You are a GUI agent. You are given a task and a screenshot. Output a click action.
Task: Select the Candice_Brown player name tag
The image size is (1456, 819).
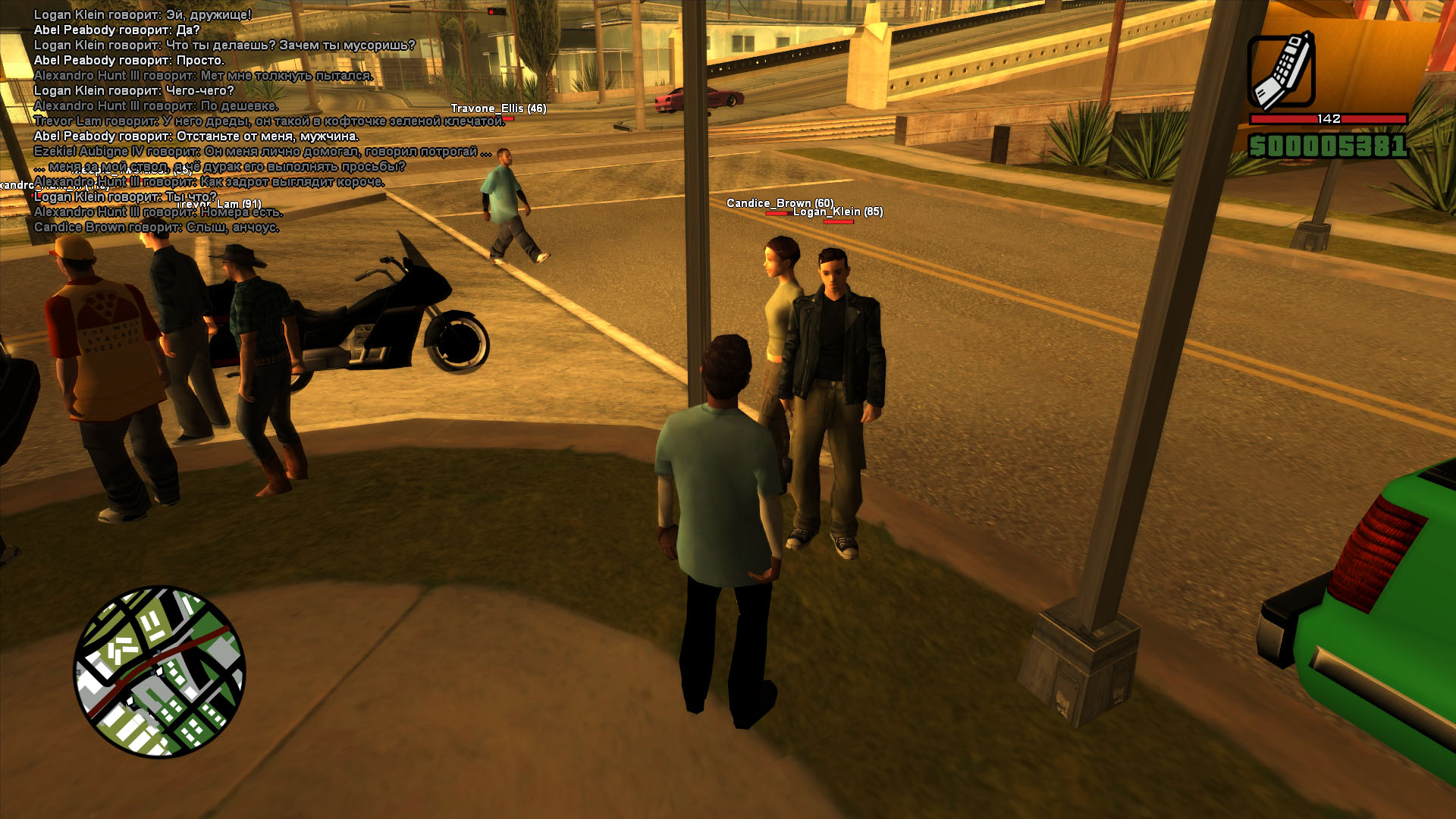tap(780, 202)
